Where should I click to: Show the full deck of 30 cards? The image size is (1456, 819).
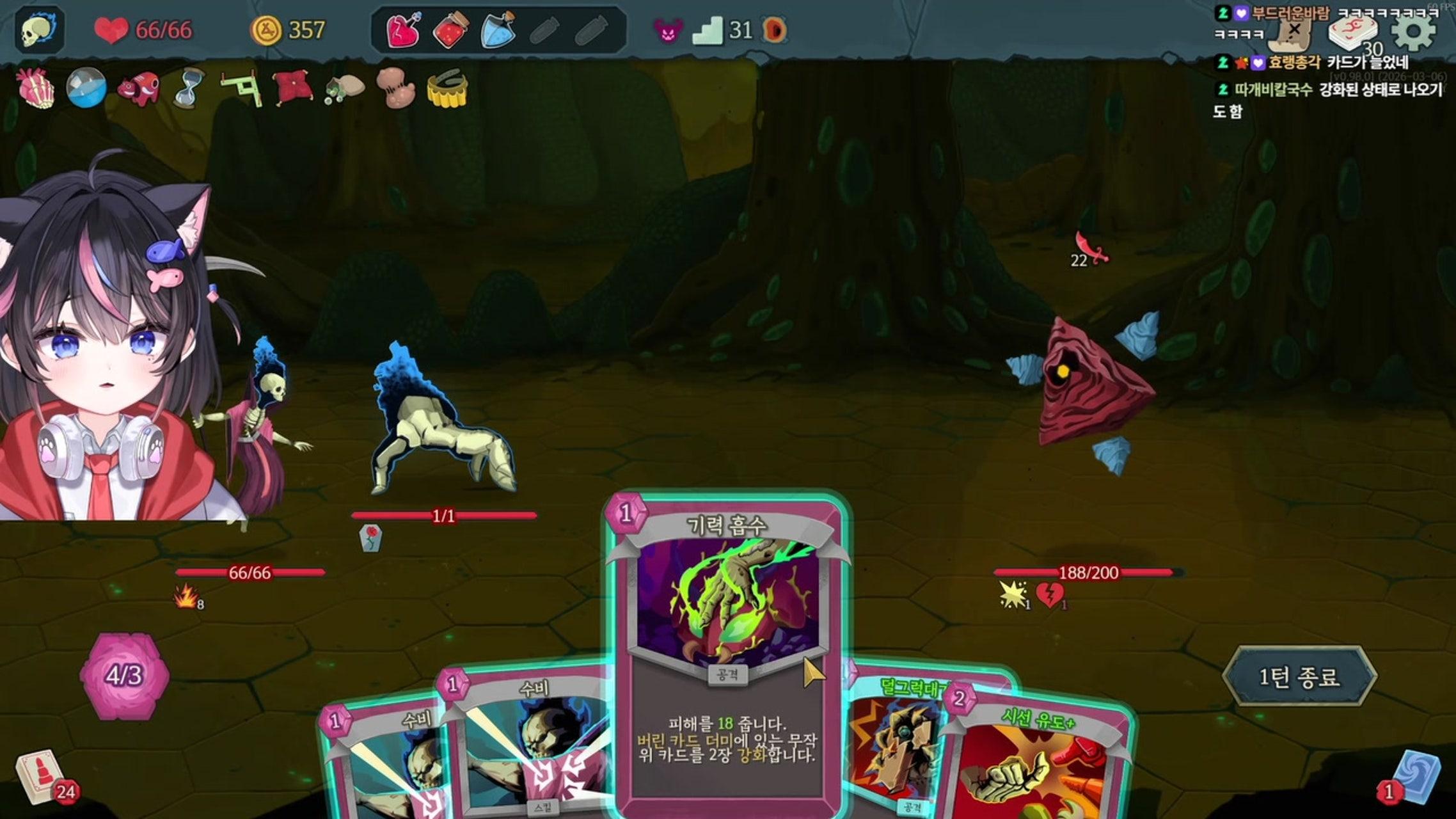point(1351,32)
